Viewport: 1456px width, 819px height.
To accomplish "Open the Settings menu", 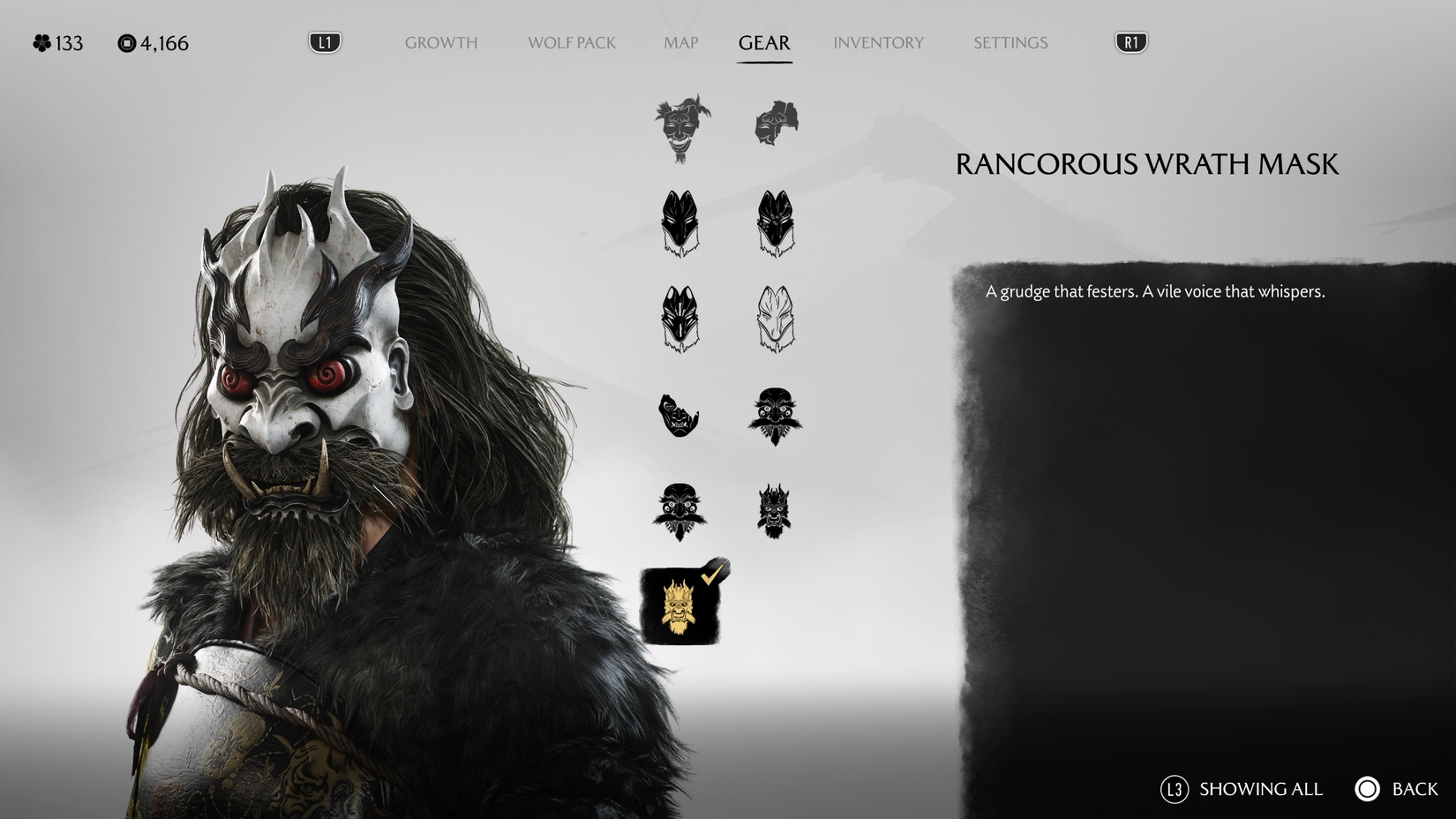I will click(1009, 42).
